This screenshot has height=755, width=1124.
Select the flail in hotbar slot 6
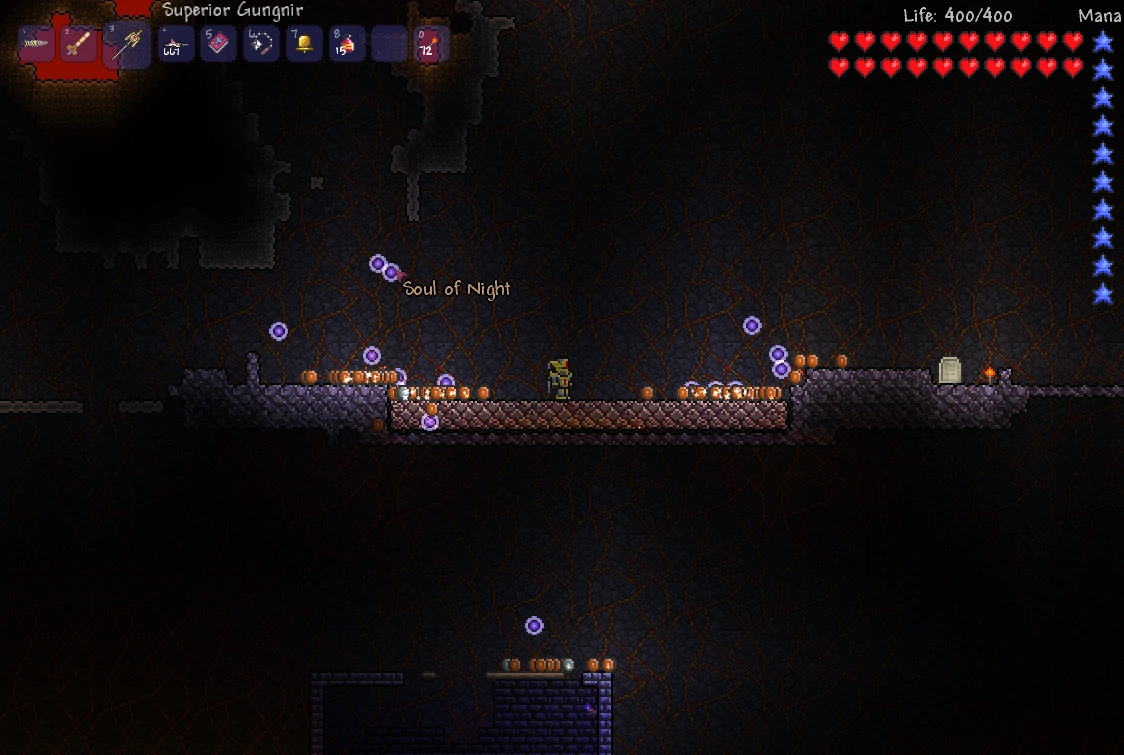261,44
